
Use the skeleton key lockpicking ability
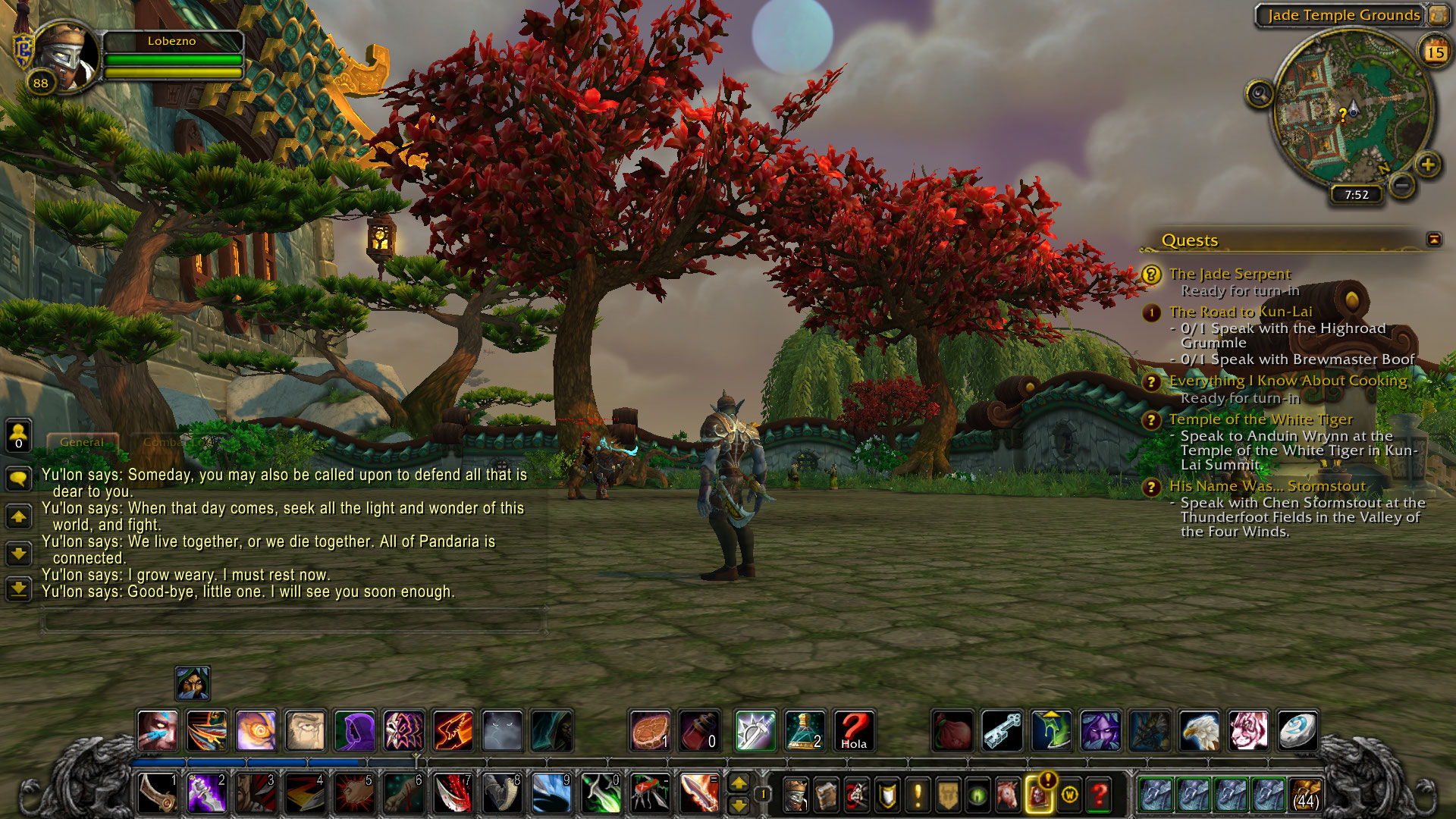1002,731
